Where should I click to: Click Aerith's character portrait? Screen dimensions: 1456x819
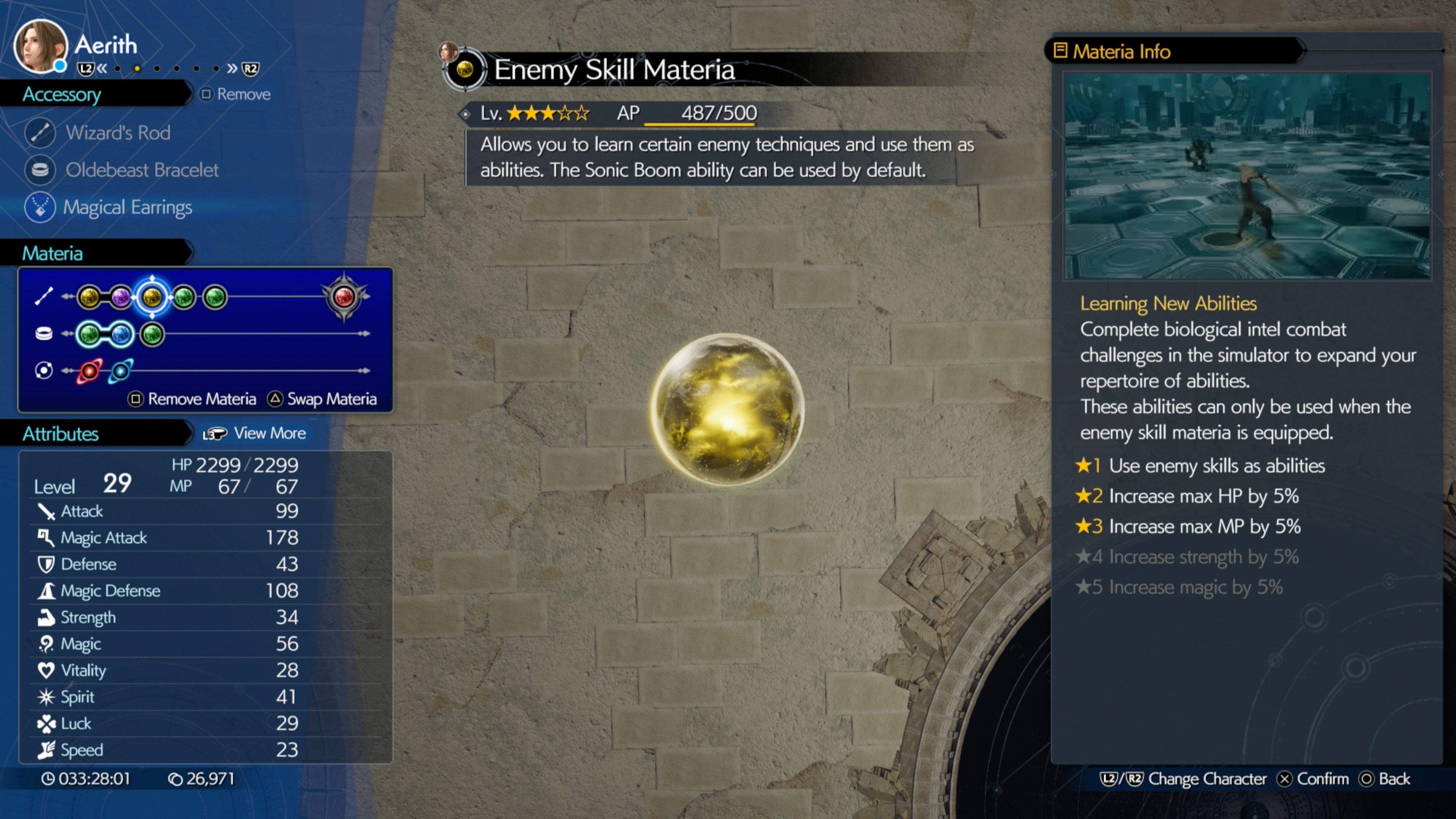point(39,46)
